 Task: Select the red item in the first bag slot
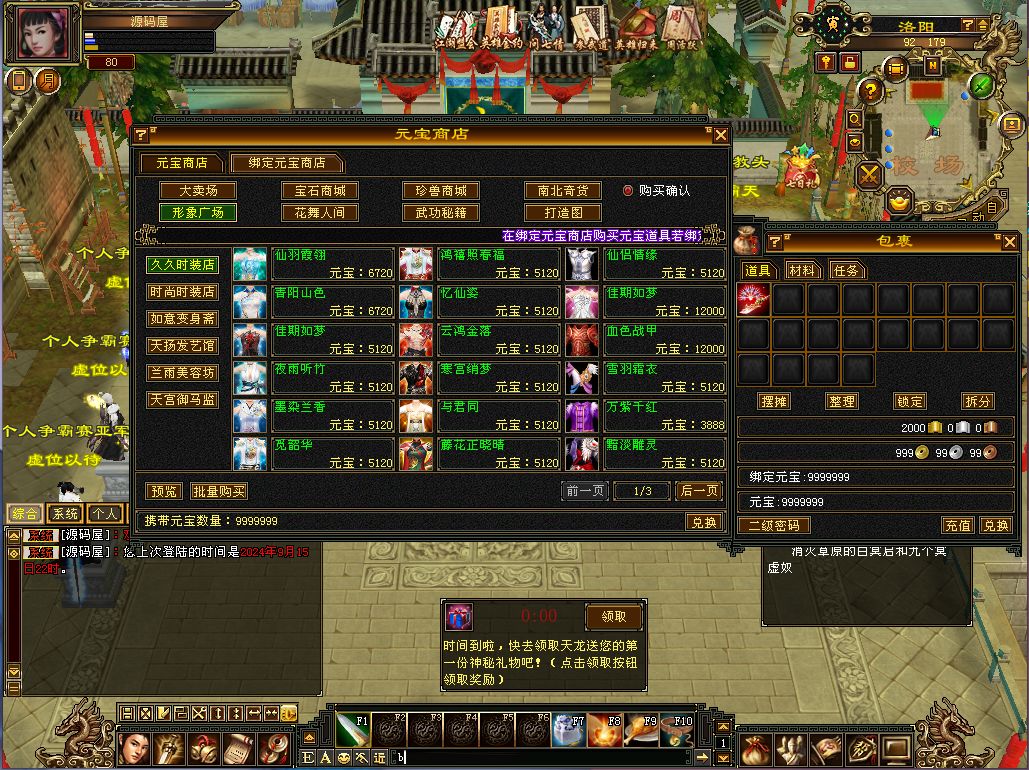(754, 300)
